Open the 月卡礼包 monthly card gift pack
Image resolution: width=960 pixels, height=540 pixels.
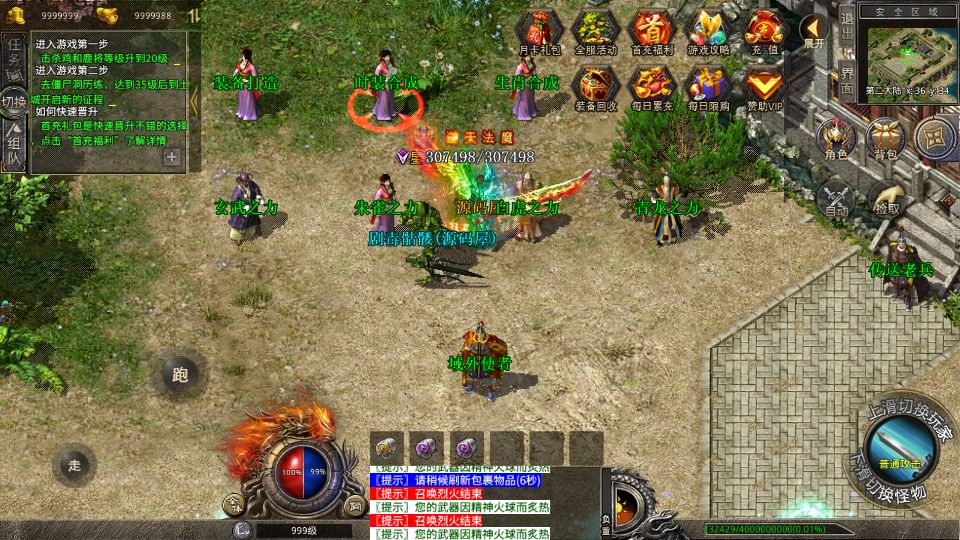tap(539, 31)
